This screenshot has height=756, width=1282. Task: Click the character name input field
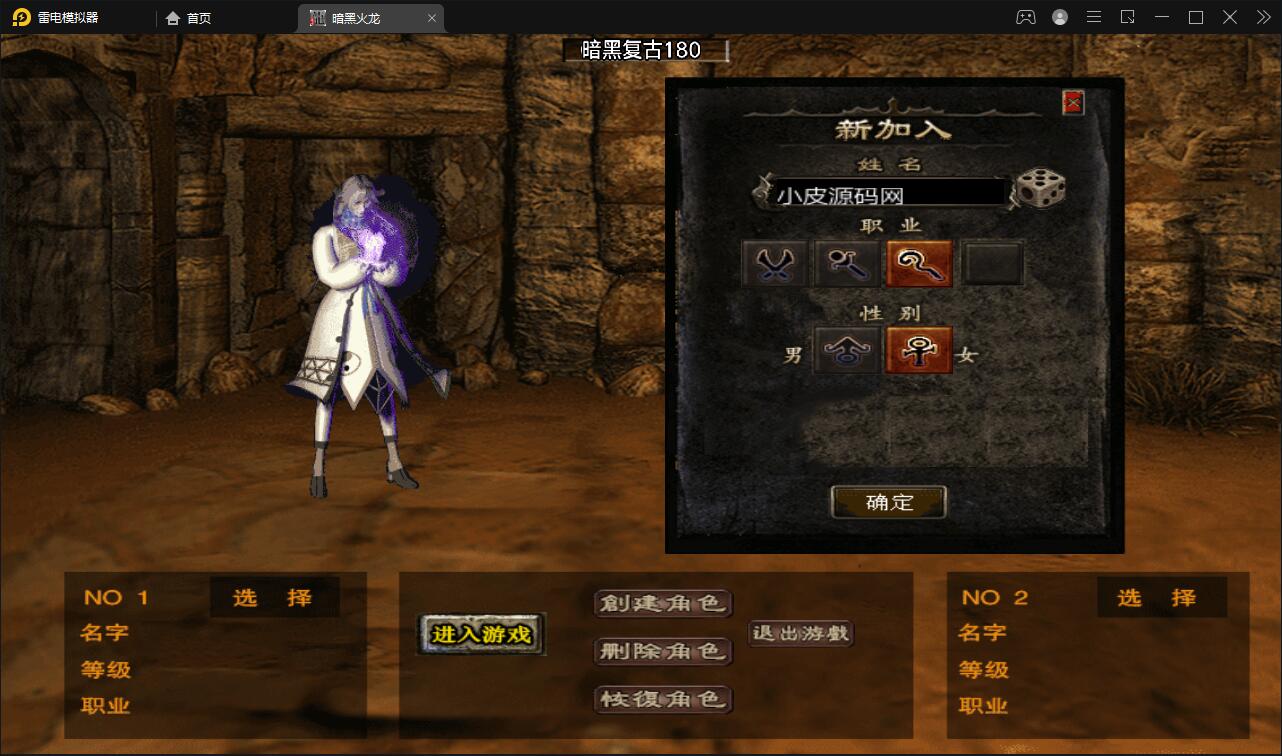click(x=890, y=192)
